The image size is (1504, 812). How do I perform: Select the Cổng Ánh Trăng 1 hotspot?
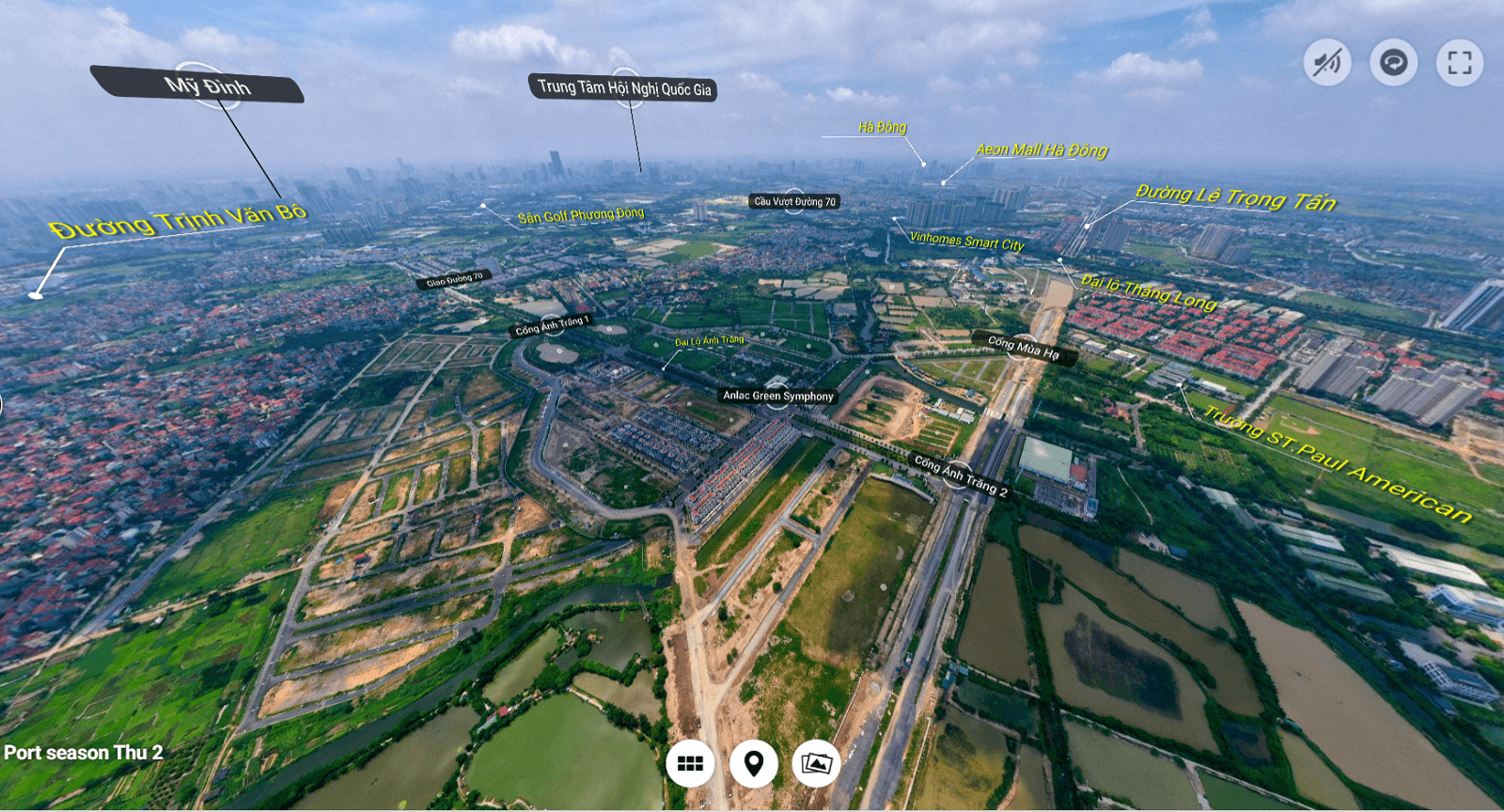pyautogui.click(x=552, y=325)
